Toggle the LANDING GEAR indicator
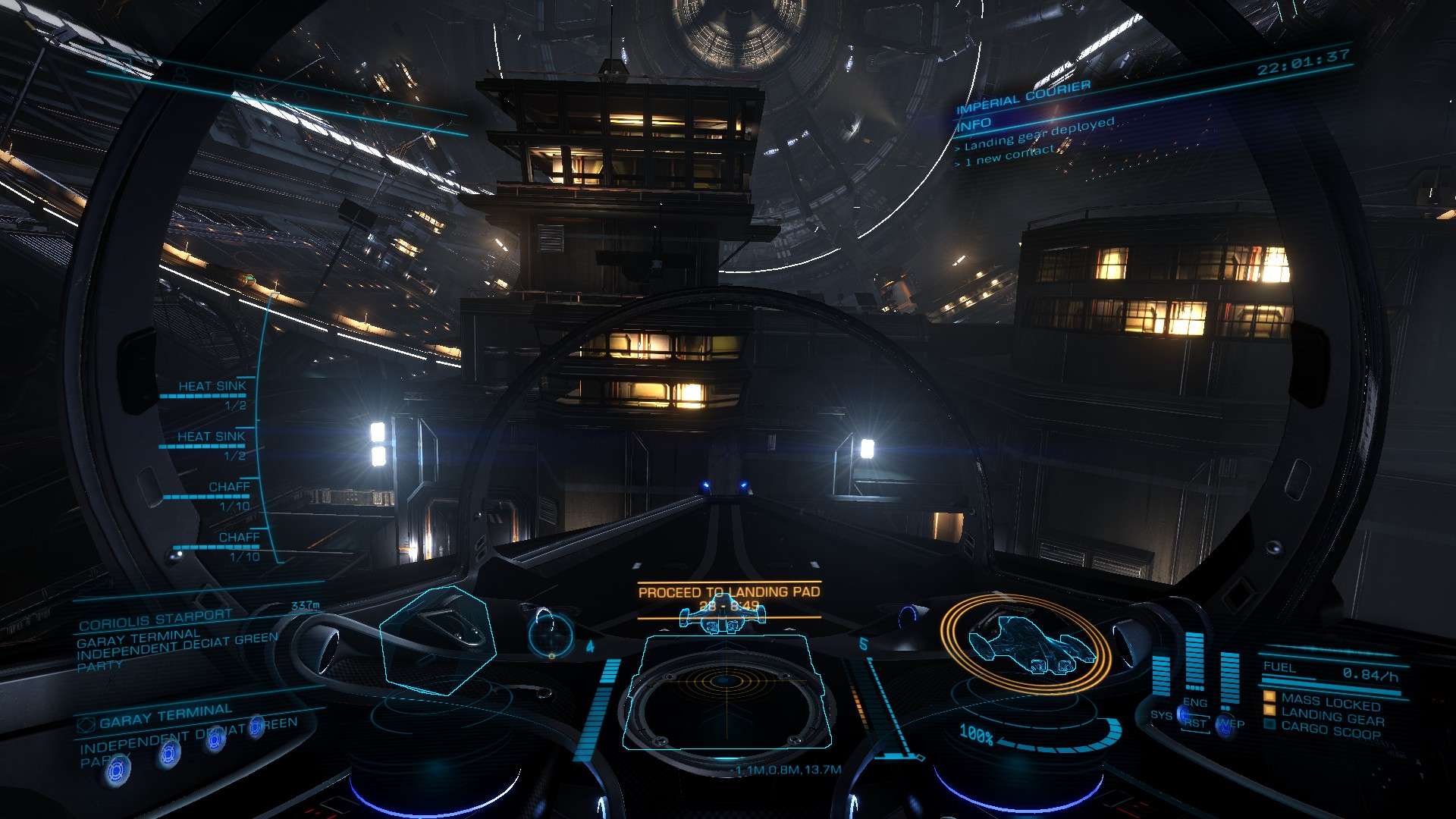 [x=1332, y=717]
